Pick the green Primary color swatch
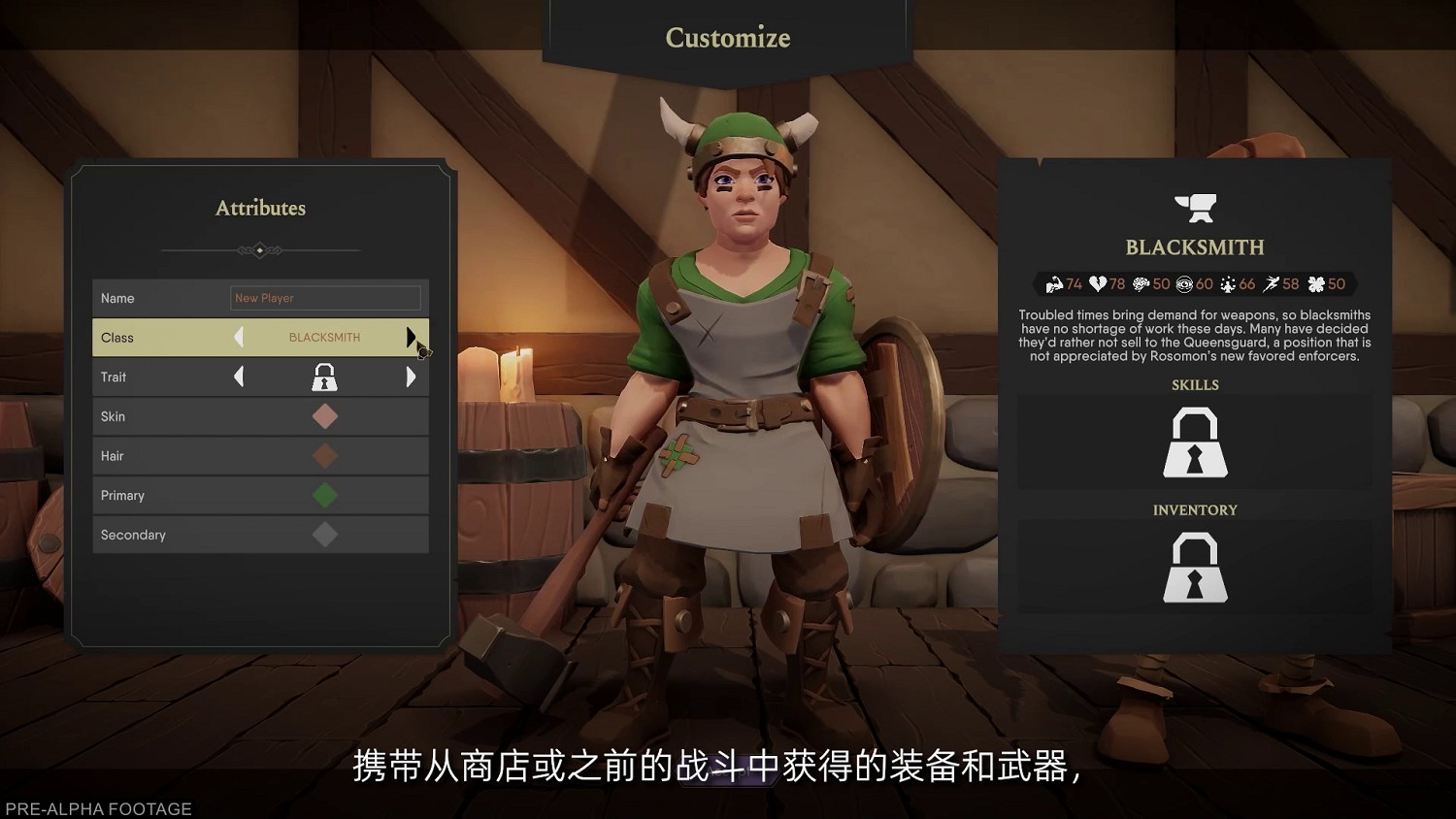This screenshot has height=819, width=1456. click(x=325, y=495)
